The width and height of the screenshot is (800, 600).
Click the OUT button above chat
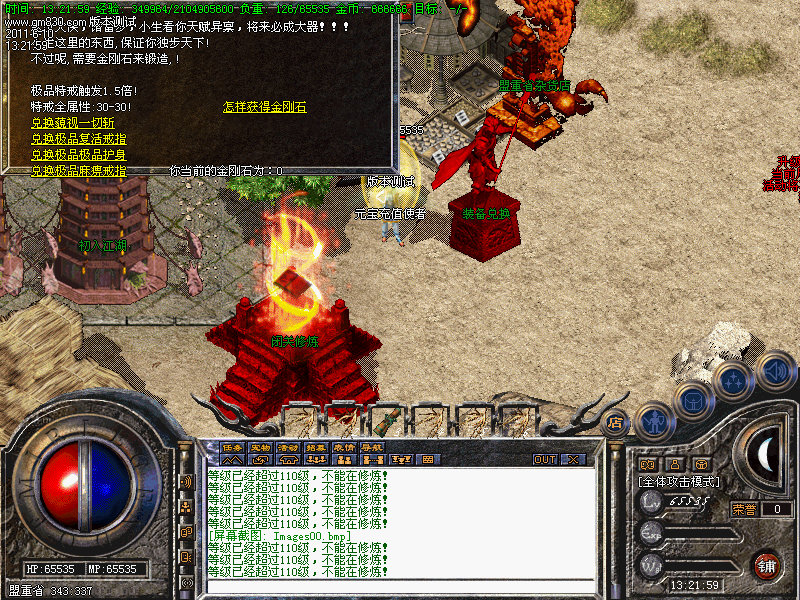pyautogui.click(x=545, y=460)
